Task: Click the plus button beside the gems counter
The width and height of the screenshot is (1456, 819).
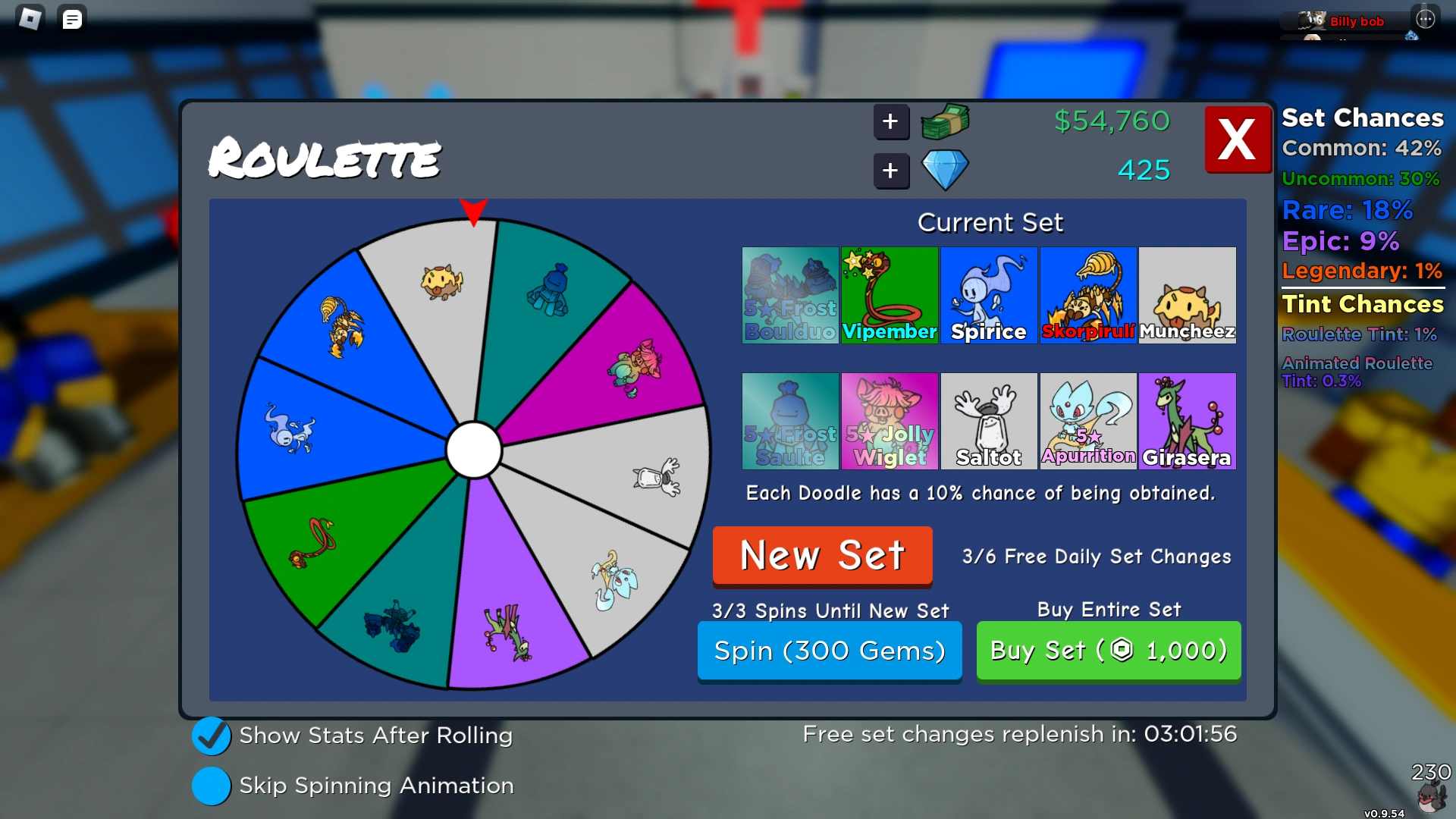Action: (x=891, y=171)
